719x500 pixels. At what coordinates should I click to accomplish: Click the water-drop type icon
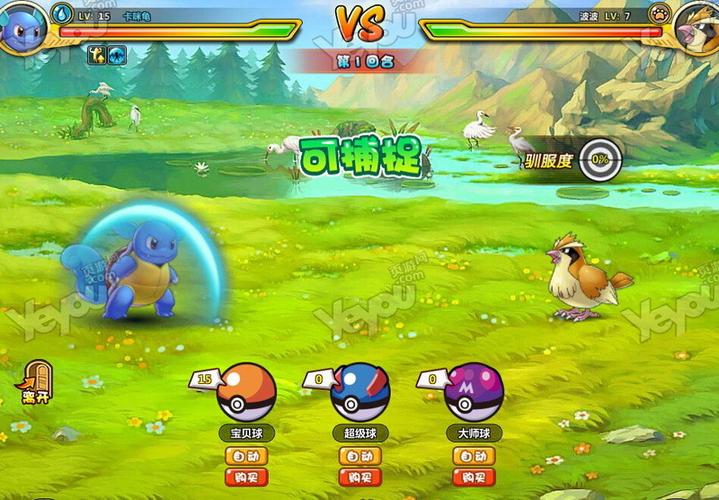click(62, 14)
